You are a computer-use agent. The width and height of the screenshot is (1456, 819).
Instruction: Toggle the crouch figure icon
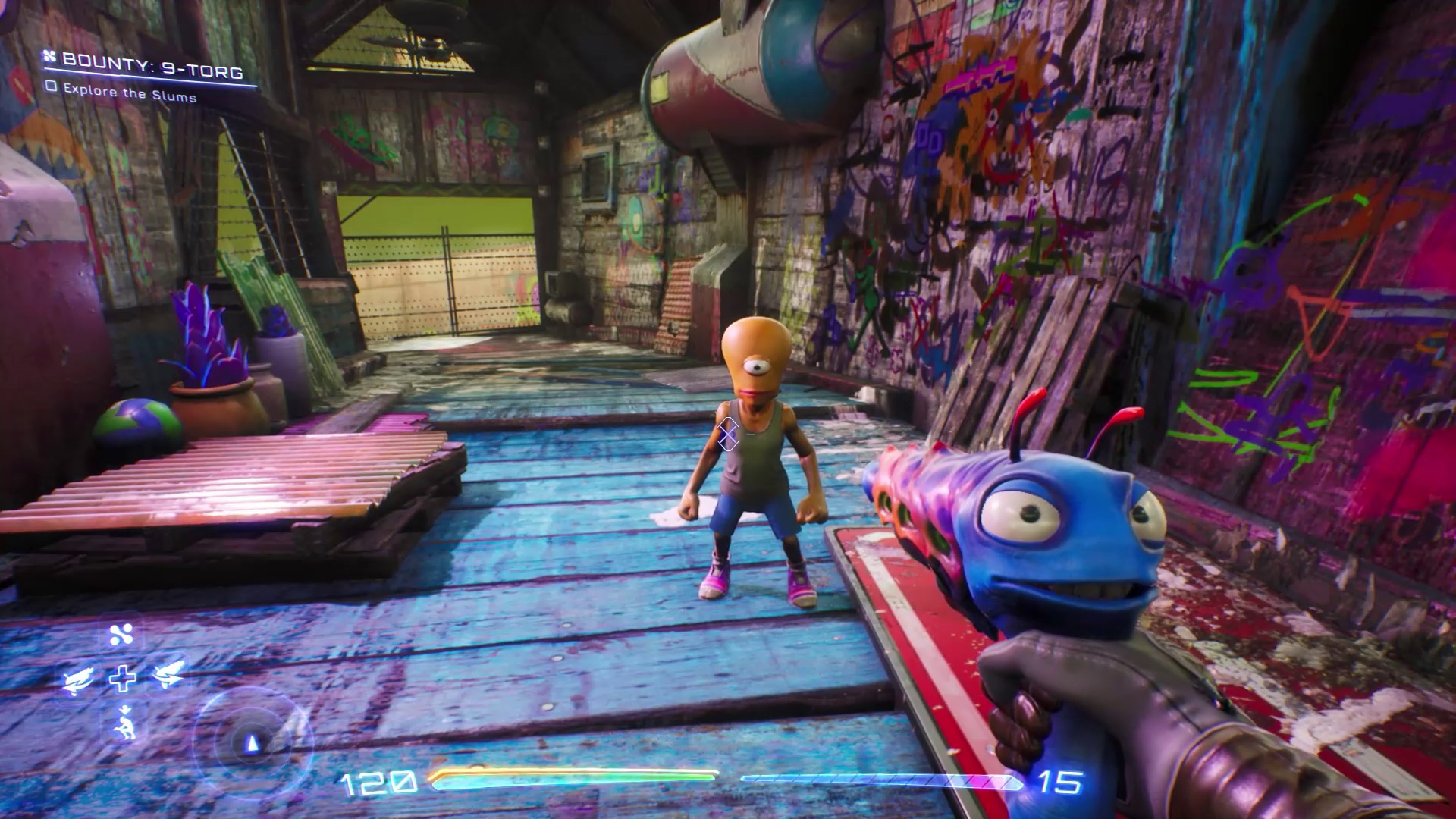coord(121,721)
